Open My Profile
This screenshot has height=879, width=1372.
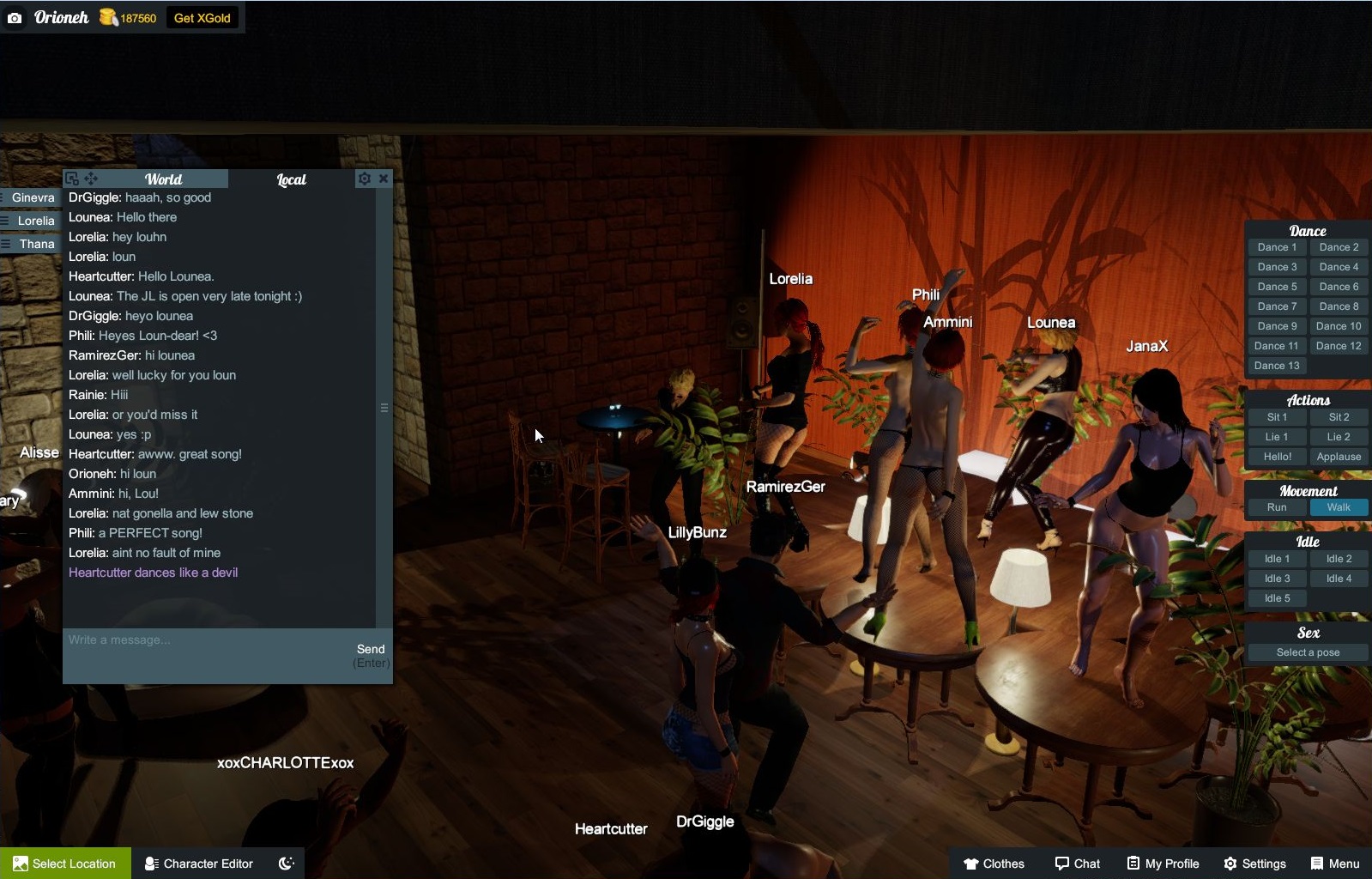coord(1163,864)
